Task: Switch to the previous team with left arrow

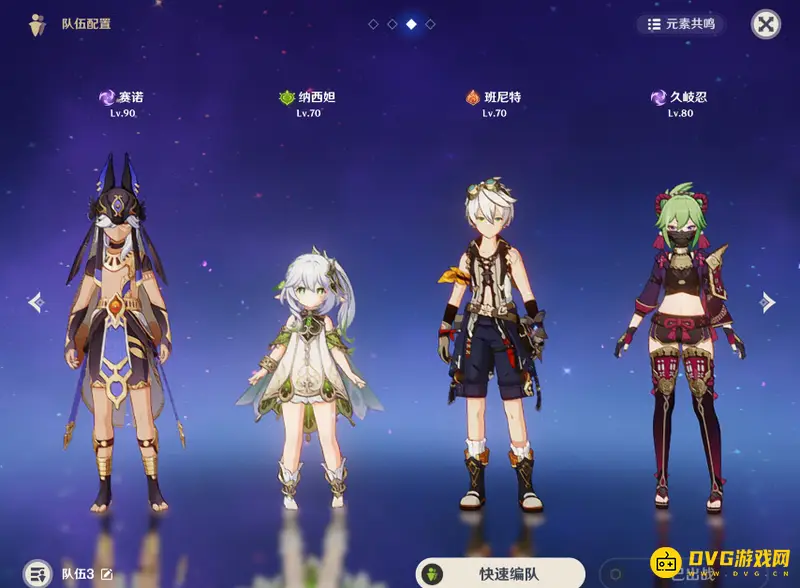Action: tap(35, 301)
